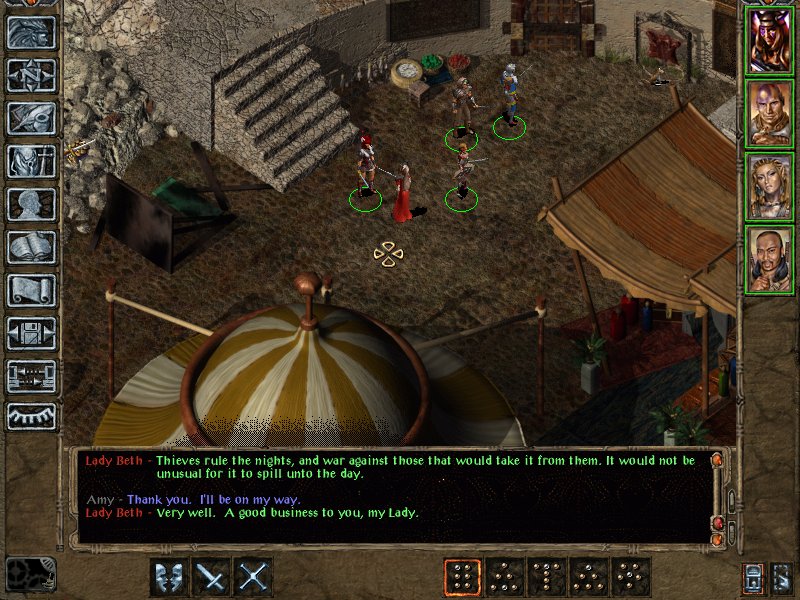Open game options with floppy disk button
Screen dimensions: 800x600
(x=32, y=333)
